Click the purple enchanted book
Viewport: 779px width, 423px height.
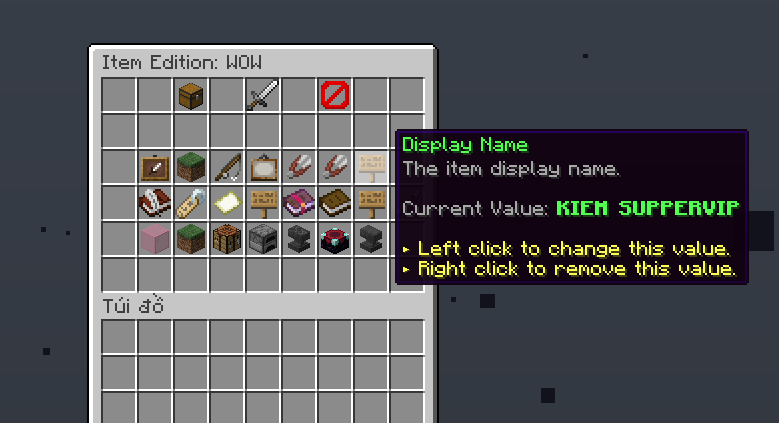pyautogui.click(x=298, y=203)
